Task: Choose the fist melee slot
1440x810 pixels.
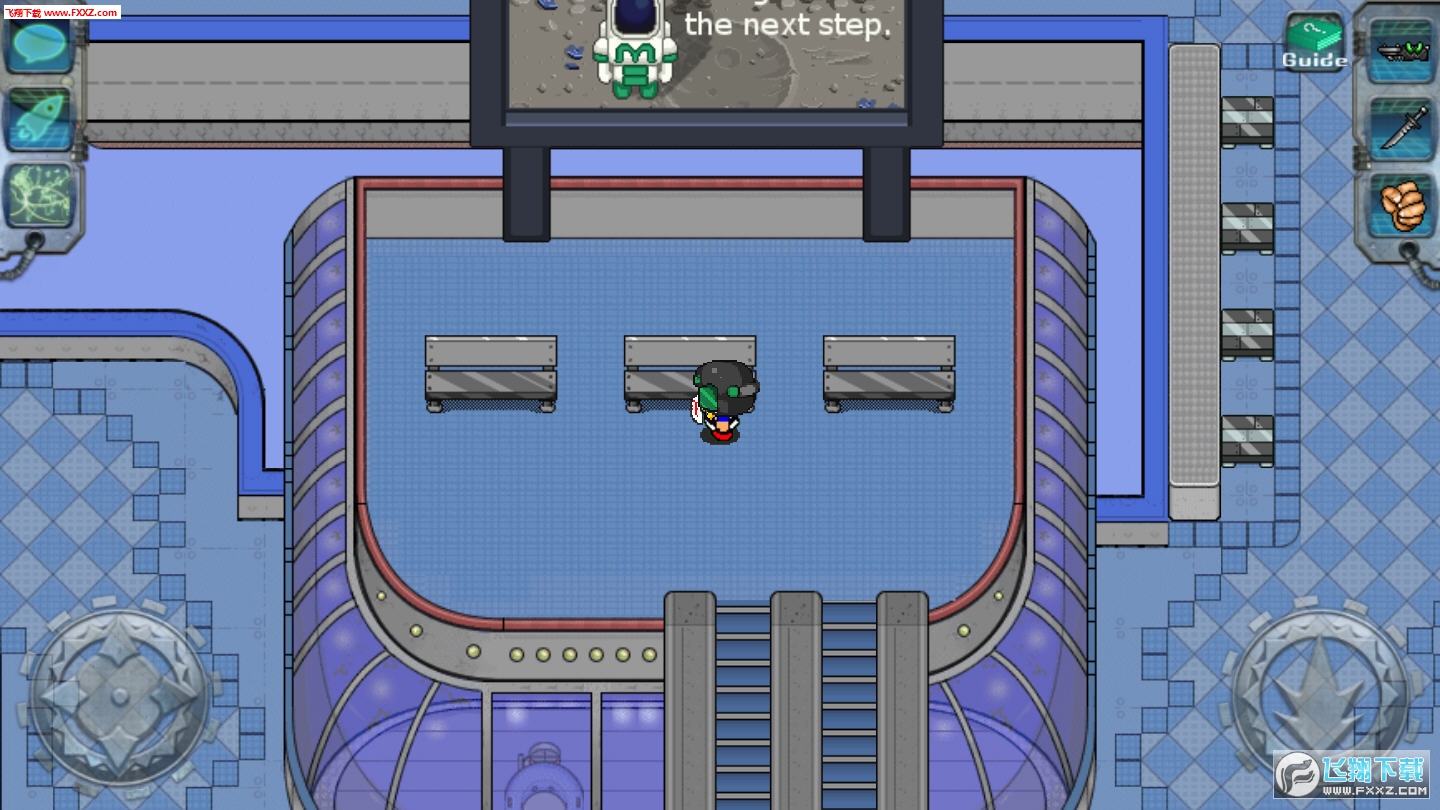Action: (1400, 204)
